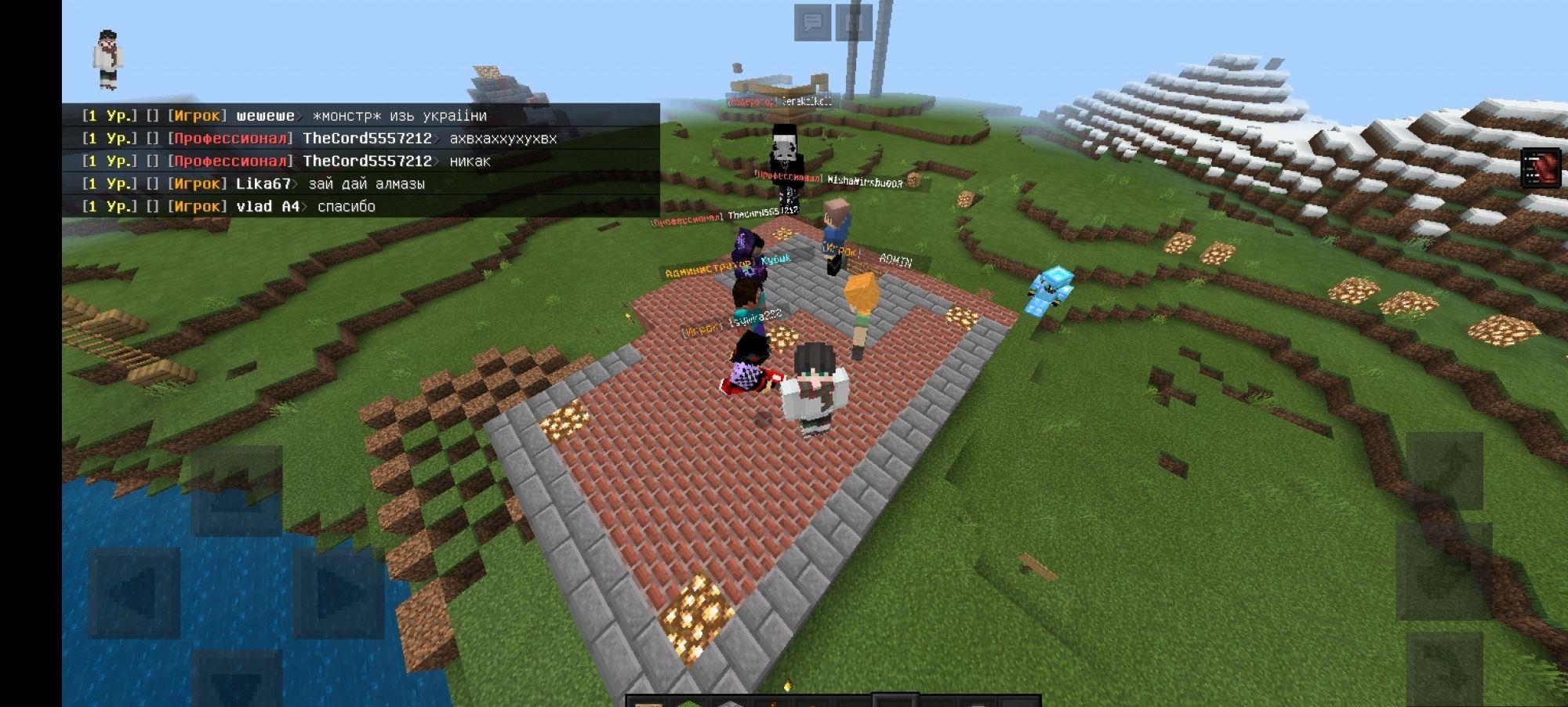Tap the move forward arrow
Screen dimensions: 1568x707
pos(236,491)
